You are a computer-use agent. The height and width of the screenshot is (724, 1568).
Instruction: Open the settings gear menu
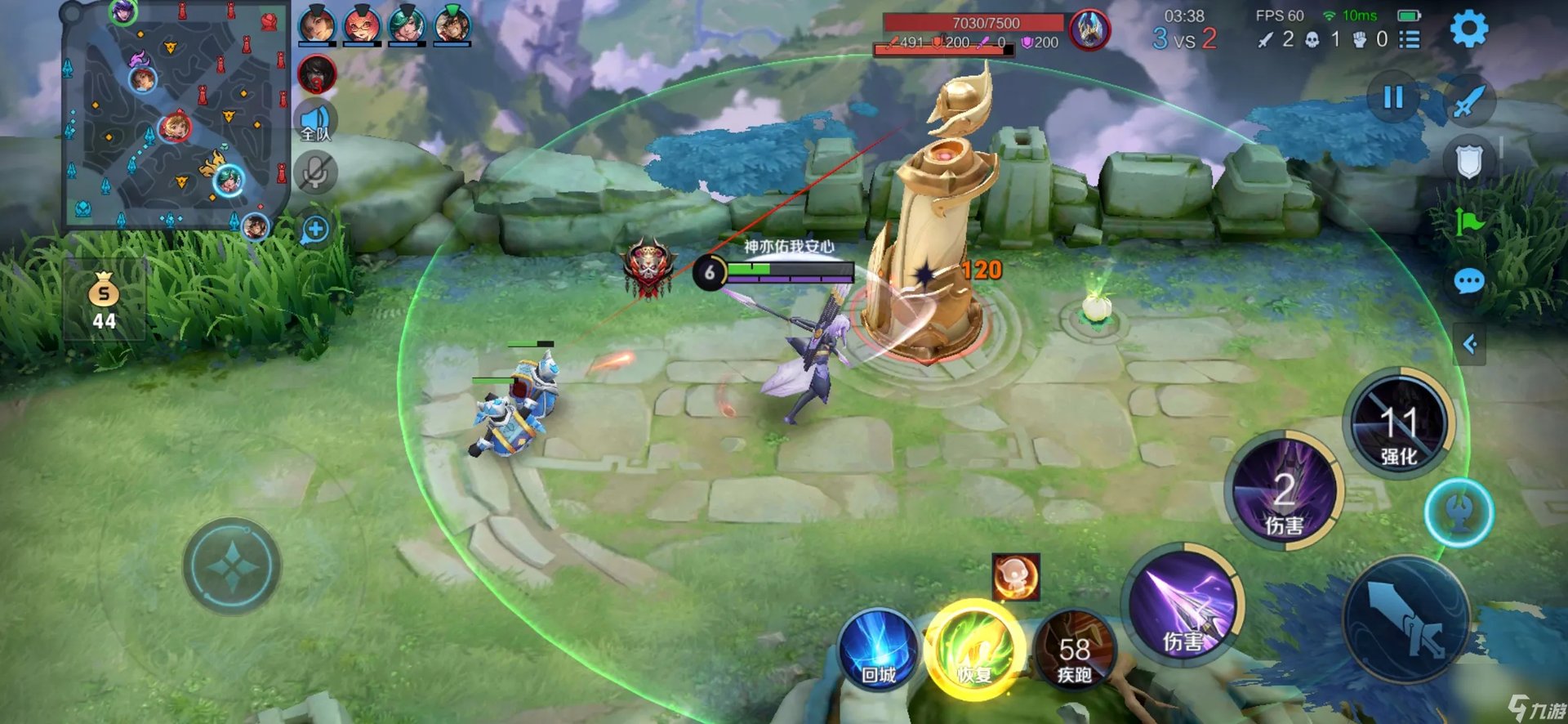coord(1468,29)
